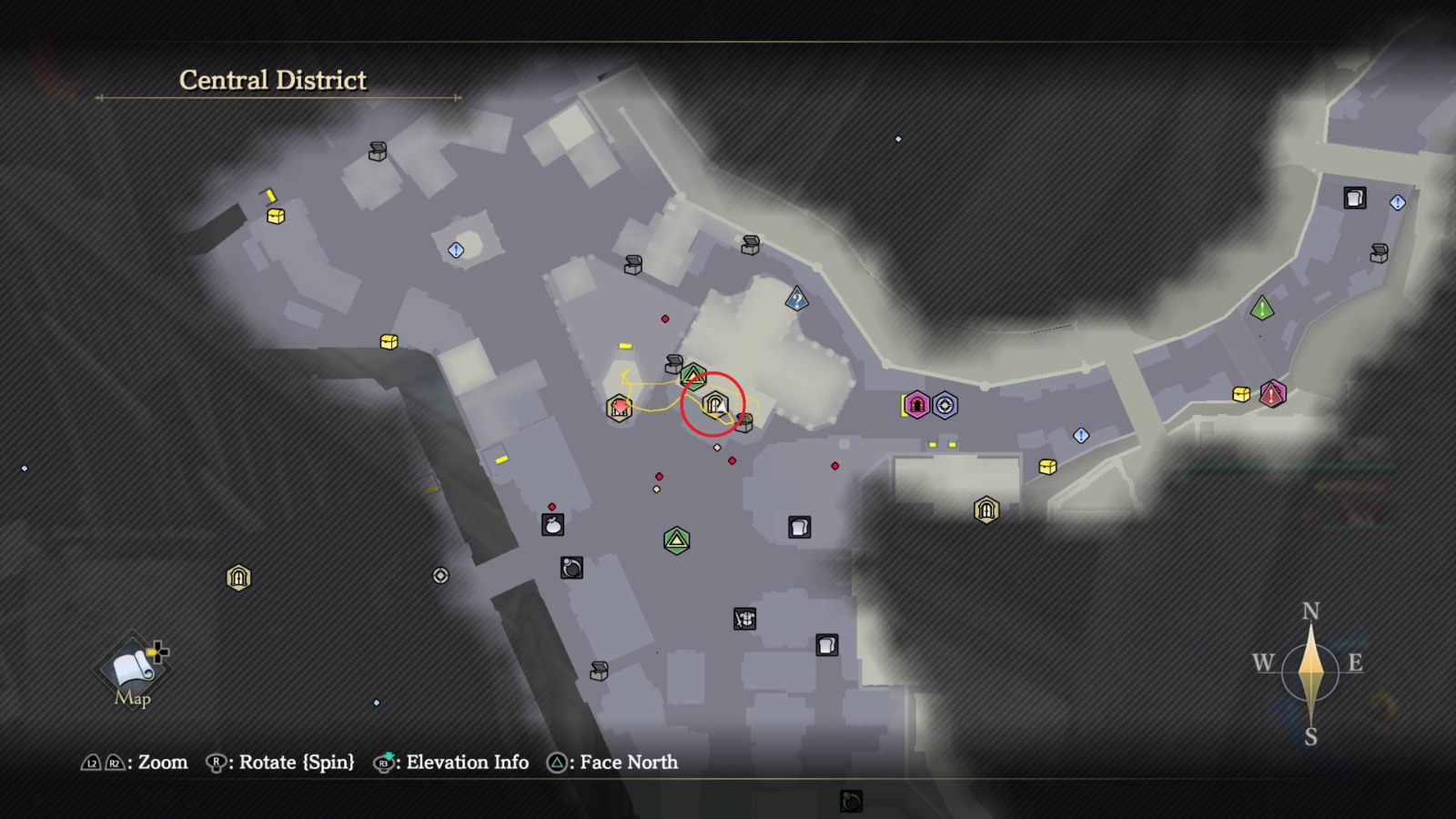
Task: Select the Map label at bottom left
Action: [133, 700]
